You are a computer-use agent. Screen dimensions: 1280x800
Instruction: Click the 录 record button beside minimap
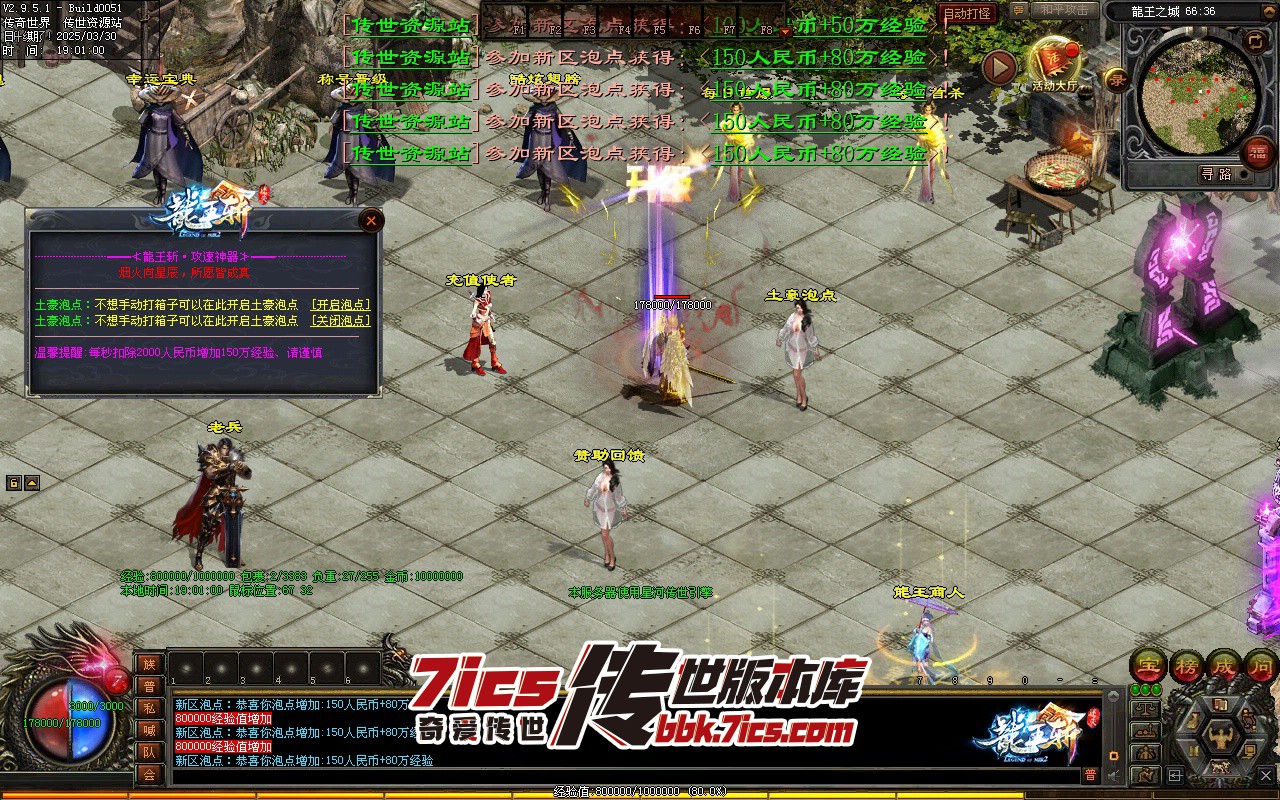1115,79
